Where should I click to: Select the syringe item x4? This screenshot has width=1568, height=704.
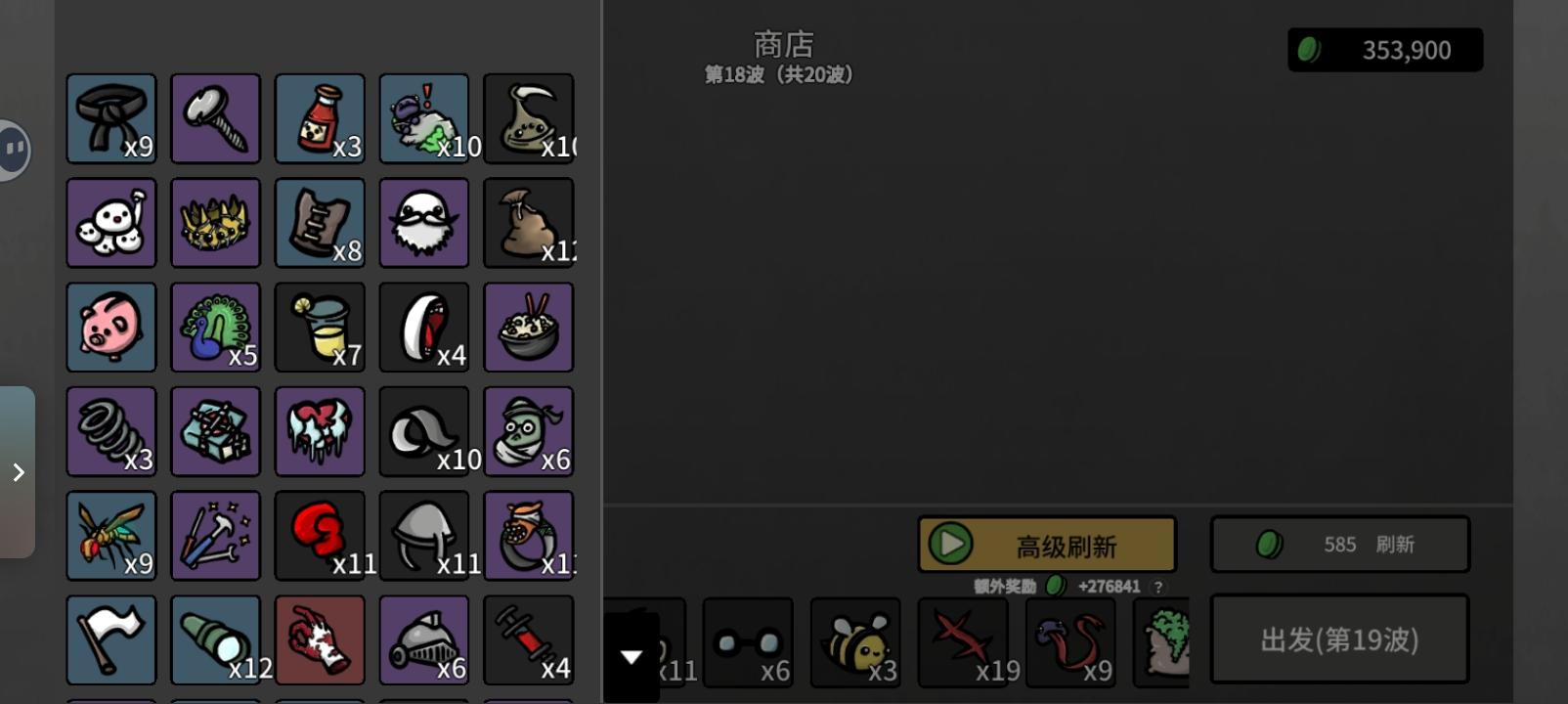point(528,639)
